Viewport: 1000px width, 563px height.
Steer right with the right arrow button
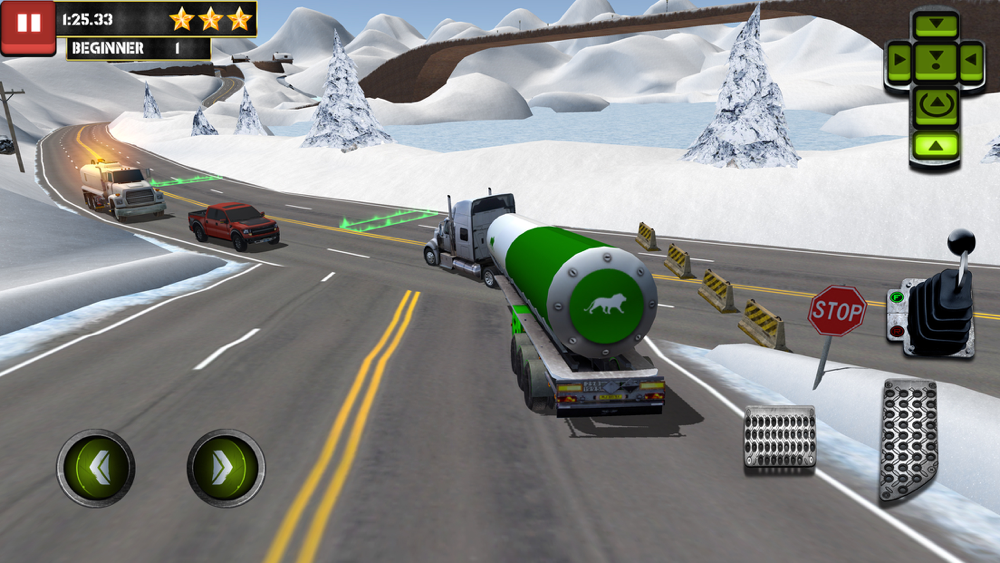pyautogui.click(x=226, y=468)
